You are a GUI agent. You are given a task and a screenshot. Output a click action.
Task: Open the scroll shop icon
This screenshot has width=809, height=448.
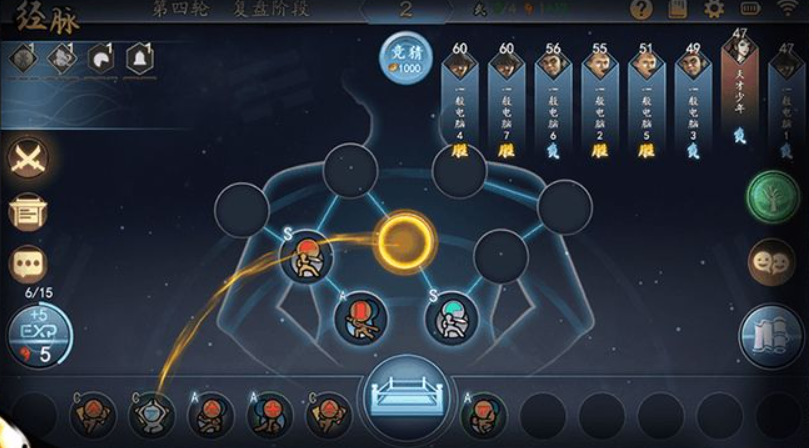29,212
